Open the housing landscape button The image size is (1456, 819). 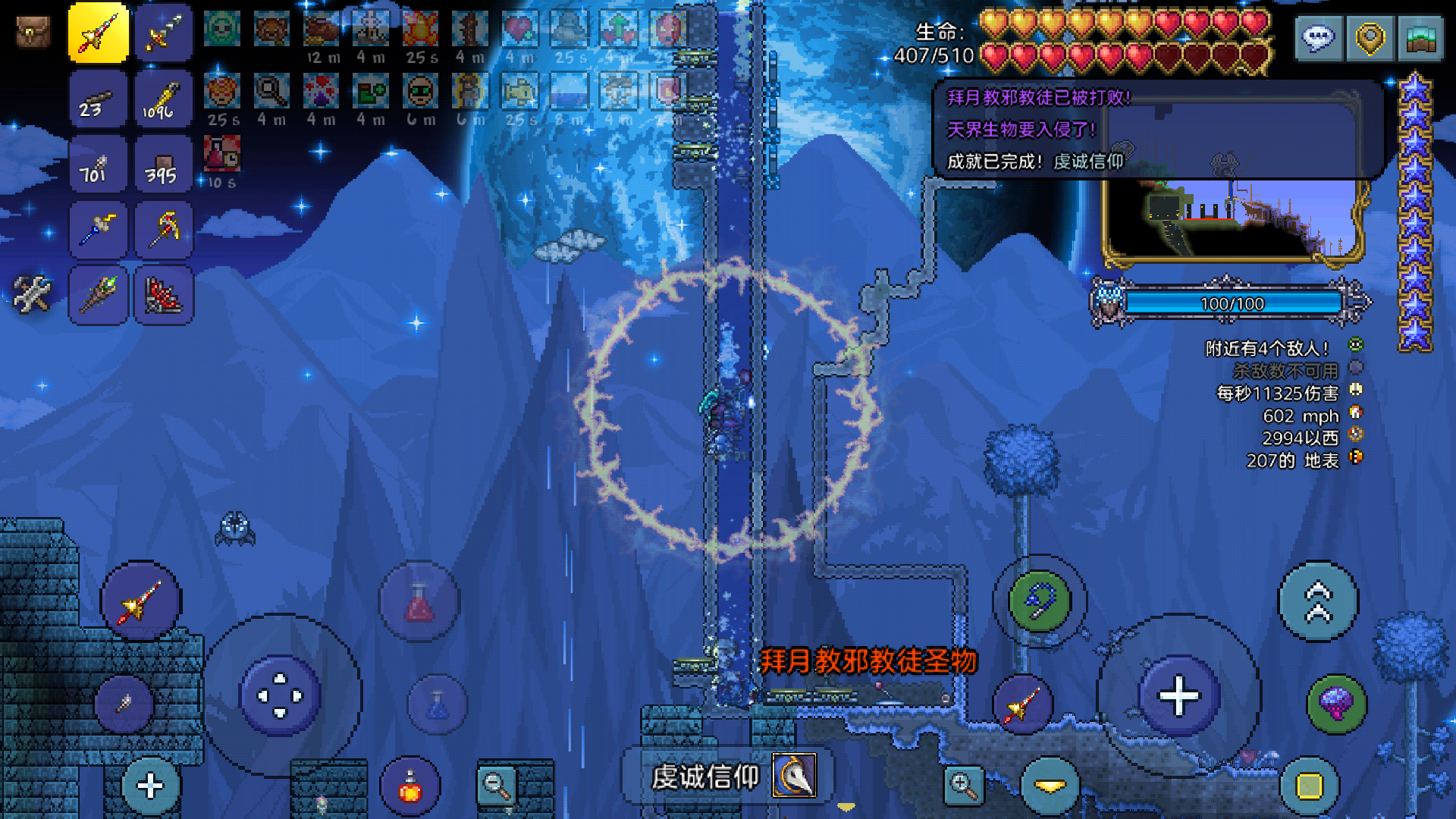pos(1420,38)
